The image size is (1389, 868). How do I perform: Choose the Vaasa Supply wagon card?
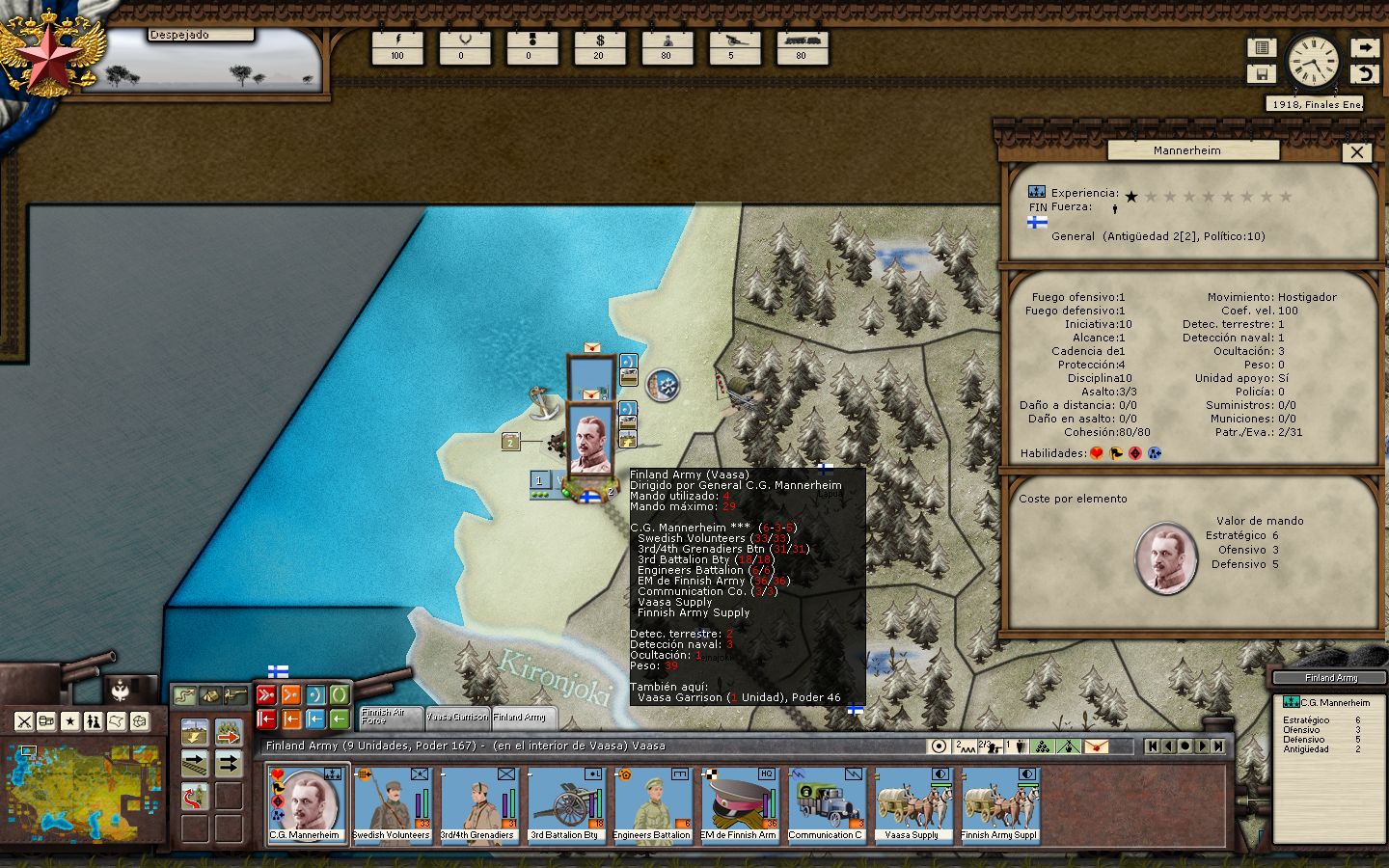pos(912,804)
